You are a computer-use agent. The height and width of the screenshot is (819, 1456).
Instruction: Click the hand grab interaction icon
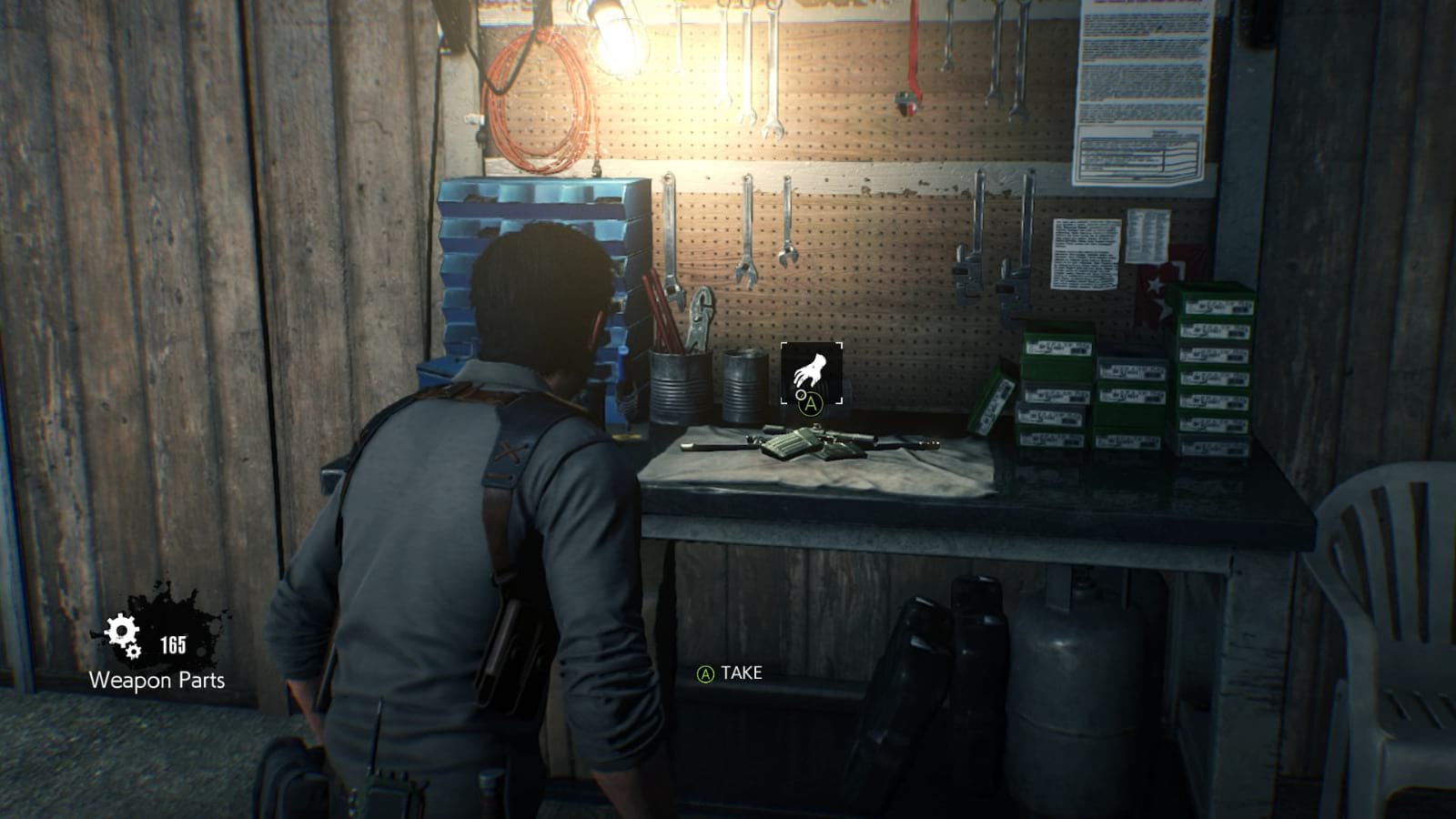click(810, 369)
